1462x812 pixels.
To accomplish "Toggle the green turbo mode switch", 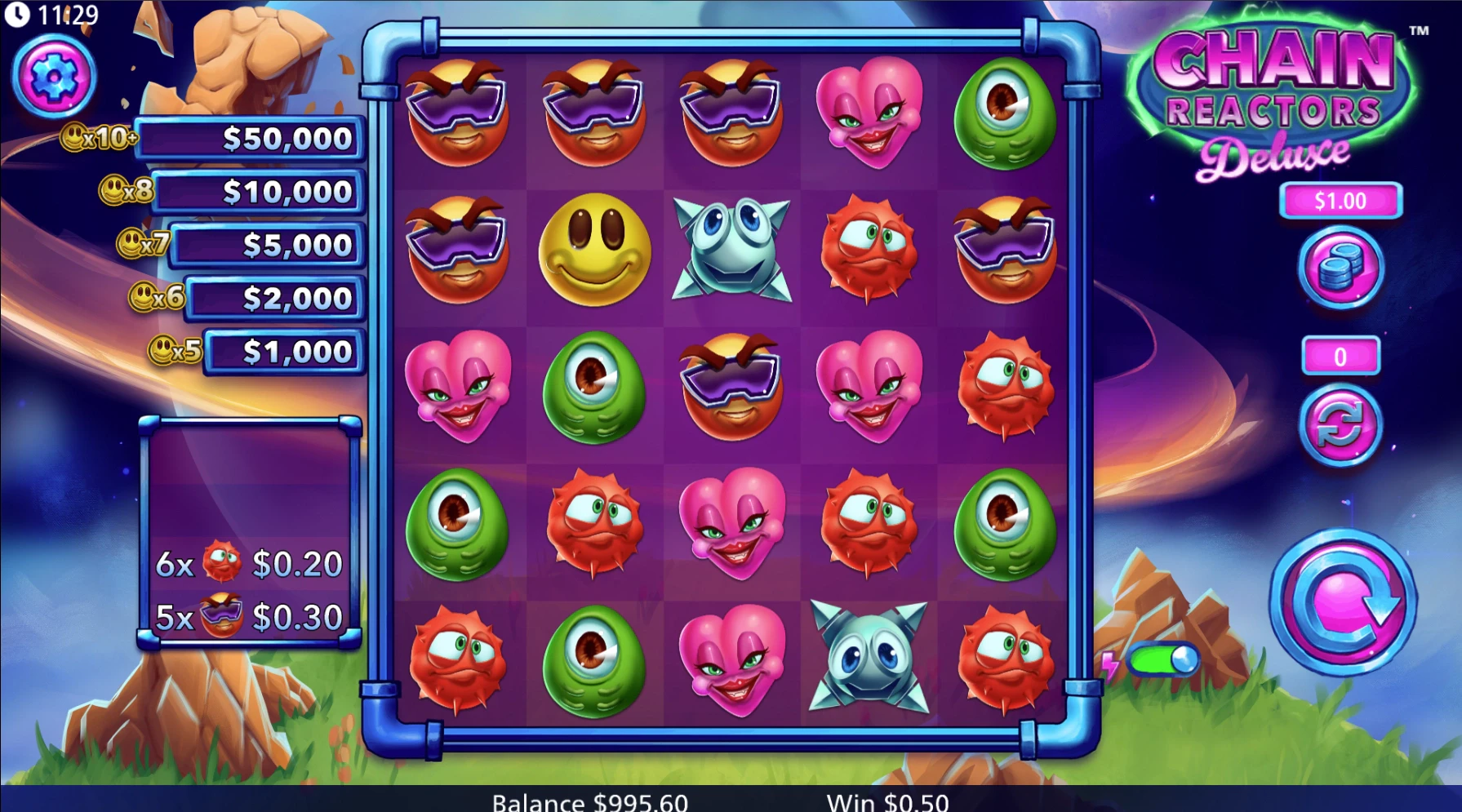I will [1164, 660].
